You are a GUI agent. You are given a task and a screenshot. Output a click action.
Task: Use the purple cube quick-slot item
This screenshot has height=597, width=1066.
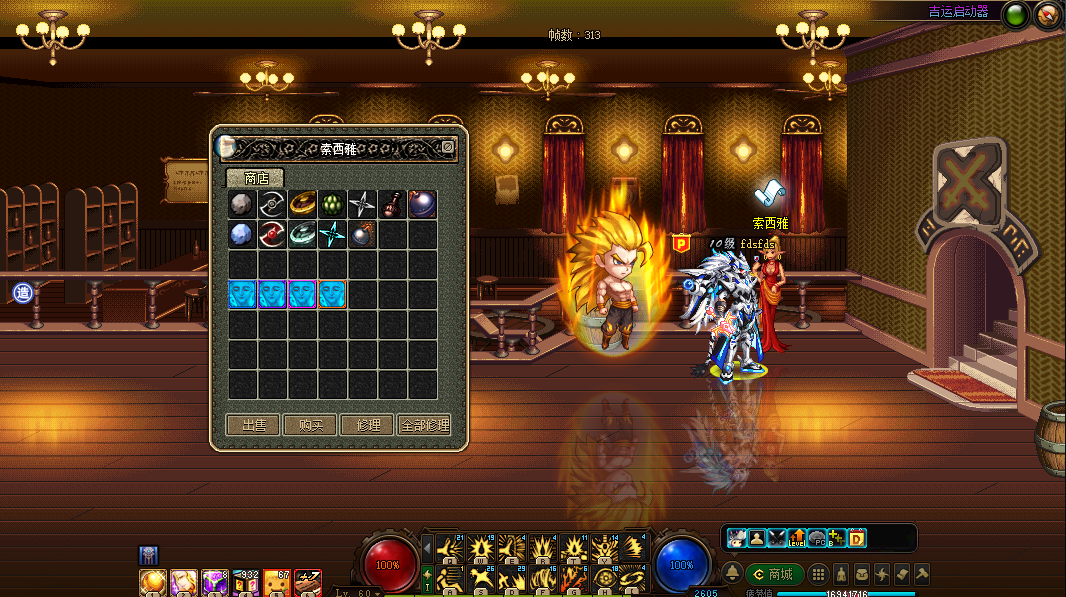(215, 582)
